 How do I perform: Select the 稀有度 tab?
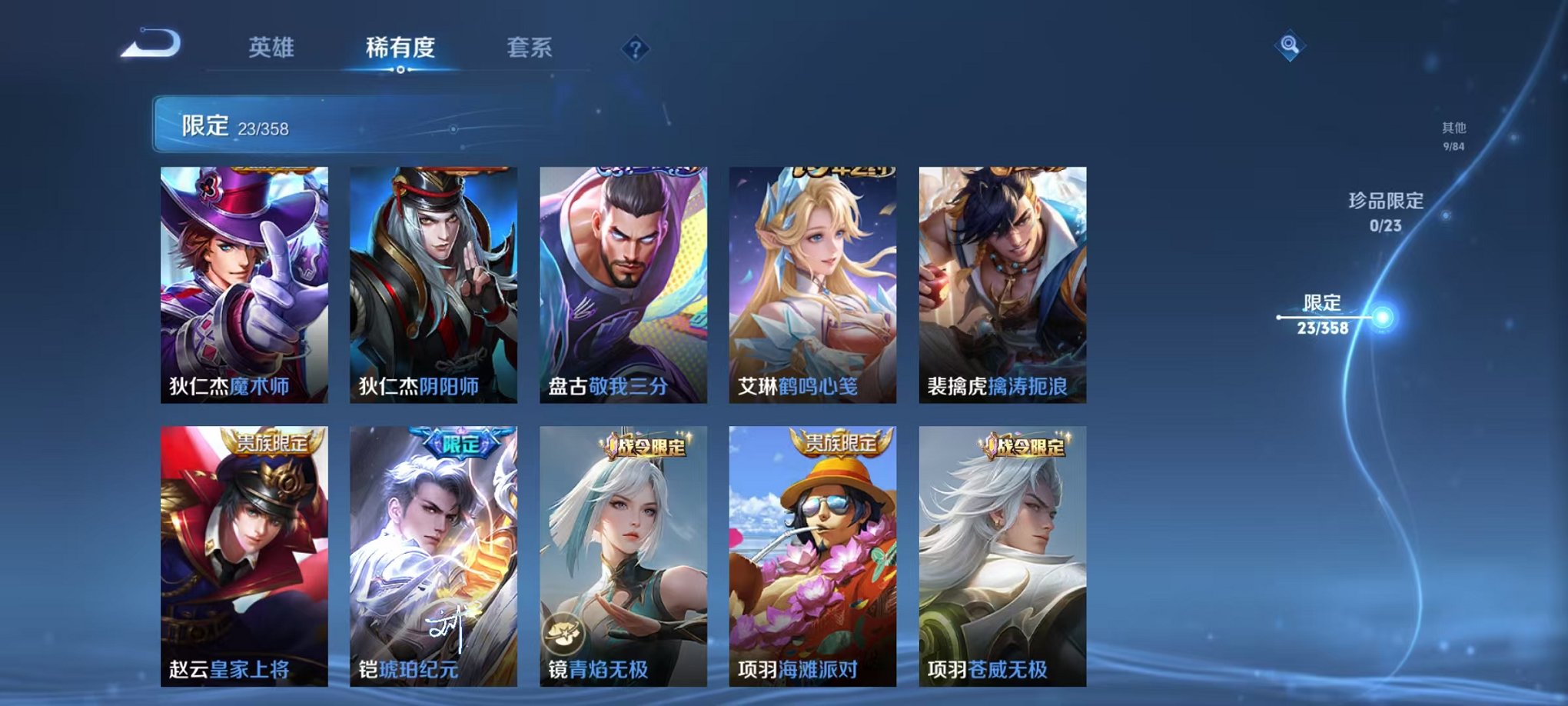pos(400,48)
